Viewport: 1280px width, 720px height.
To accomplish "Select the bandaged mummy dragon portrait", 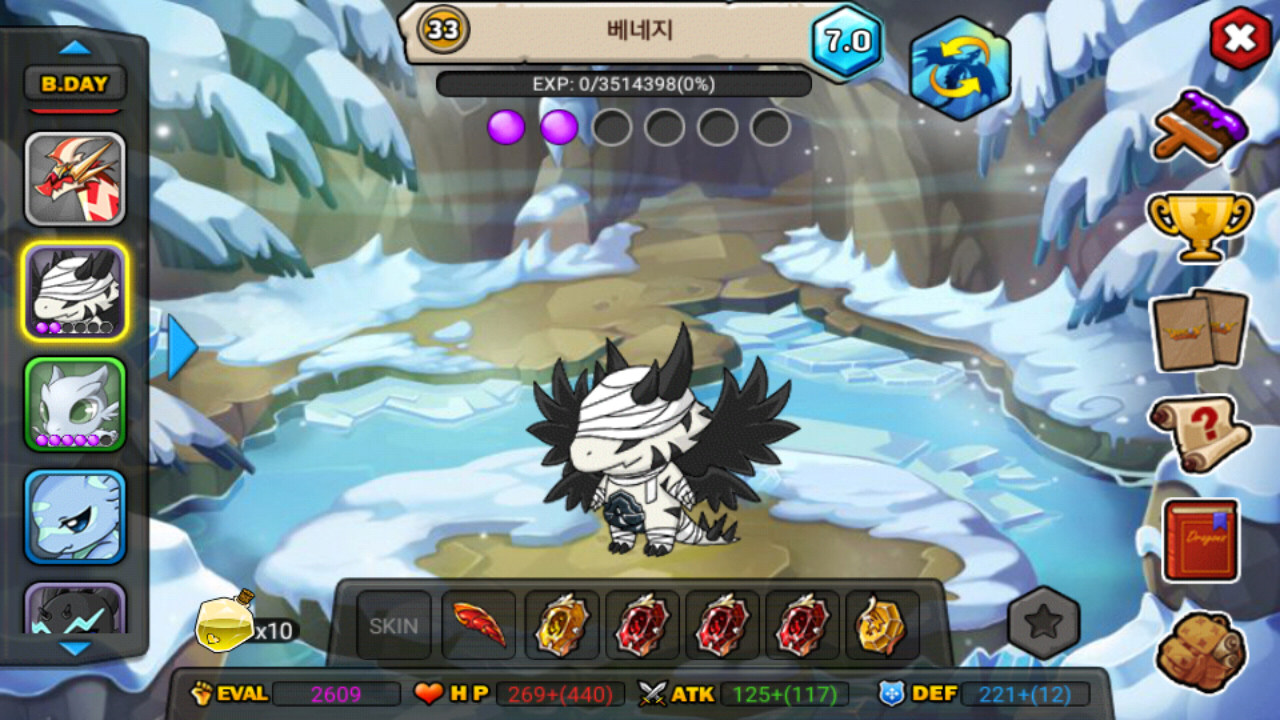I will [x=75, y=291].
